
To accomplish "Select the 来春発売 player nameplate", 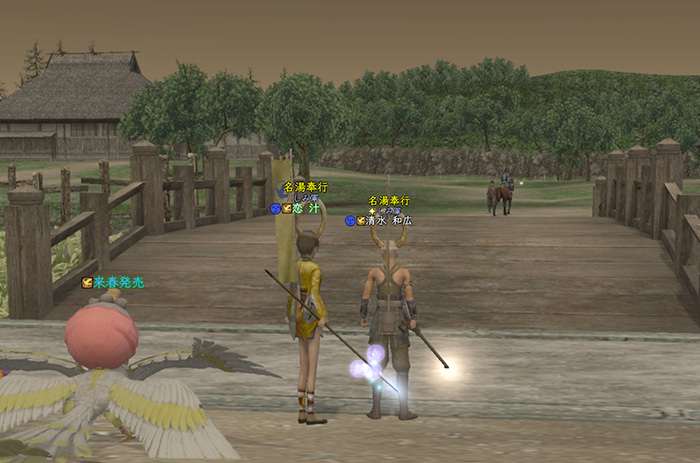I will coord(118,283).
